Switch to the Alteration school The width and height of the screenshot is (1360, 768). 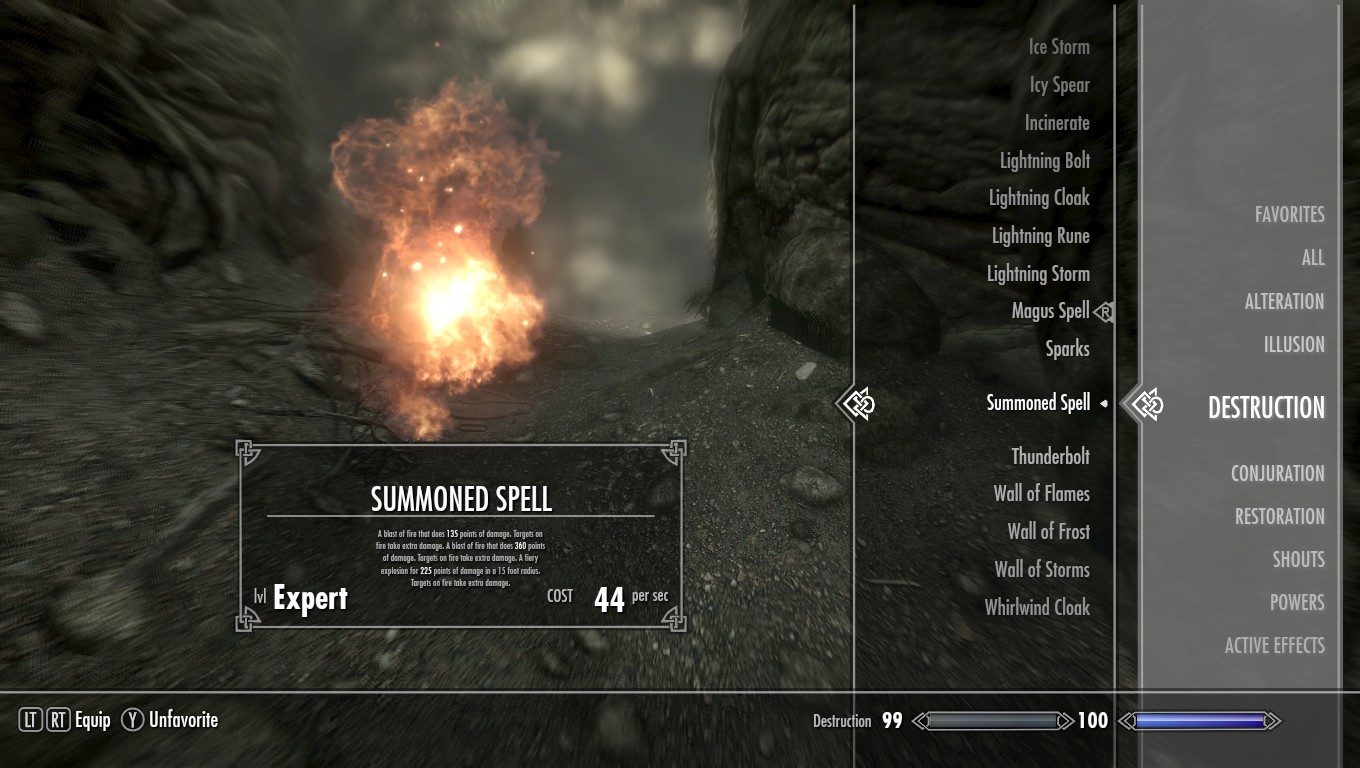(1284, 302)
